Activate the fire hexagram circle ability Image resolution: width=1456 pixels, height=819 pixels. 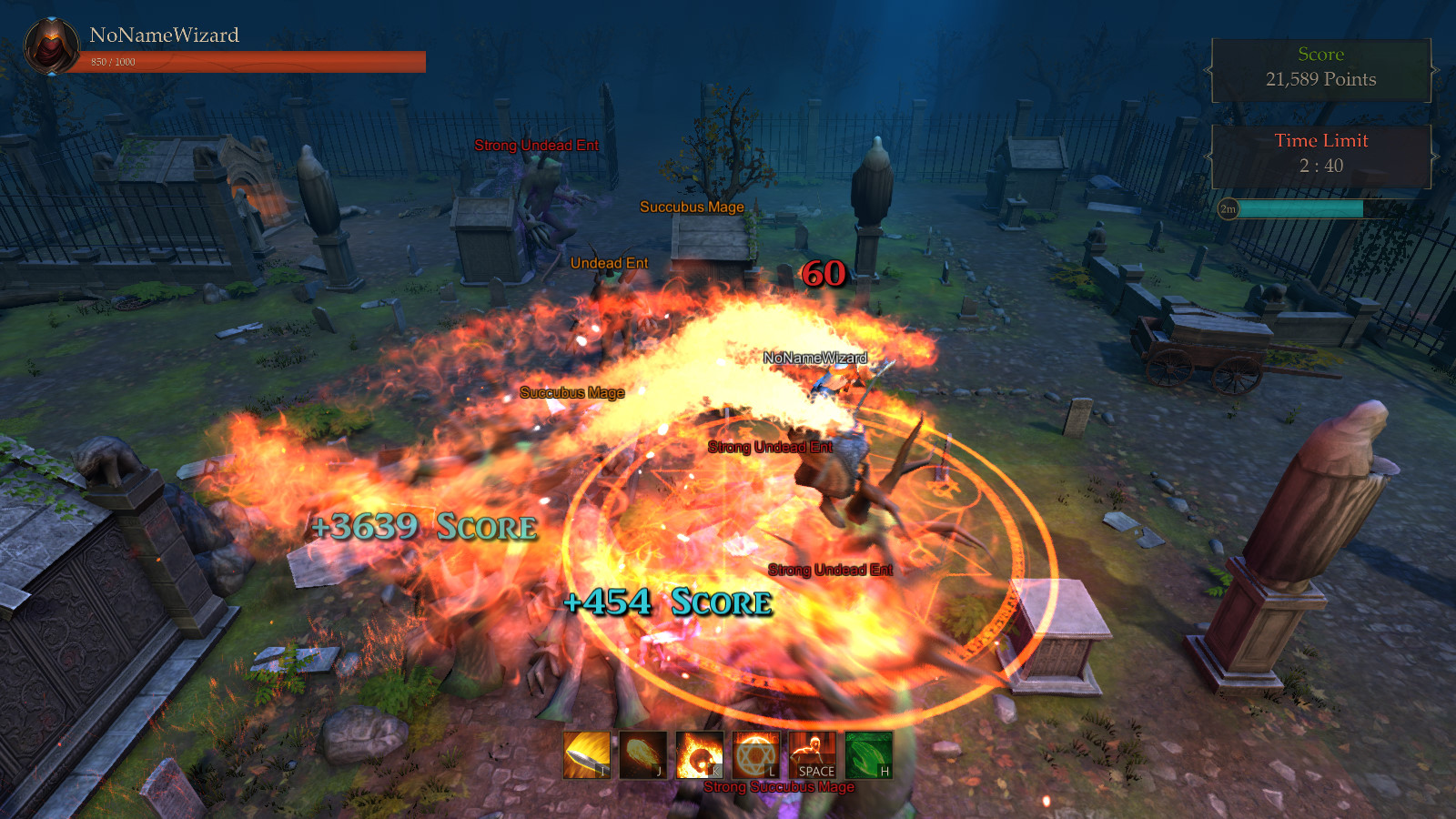coord(755,755)
